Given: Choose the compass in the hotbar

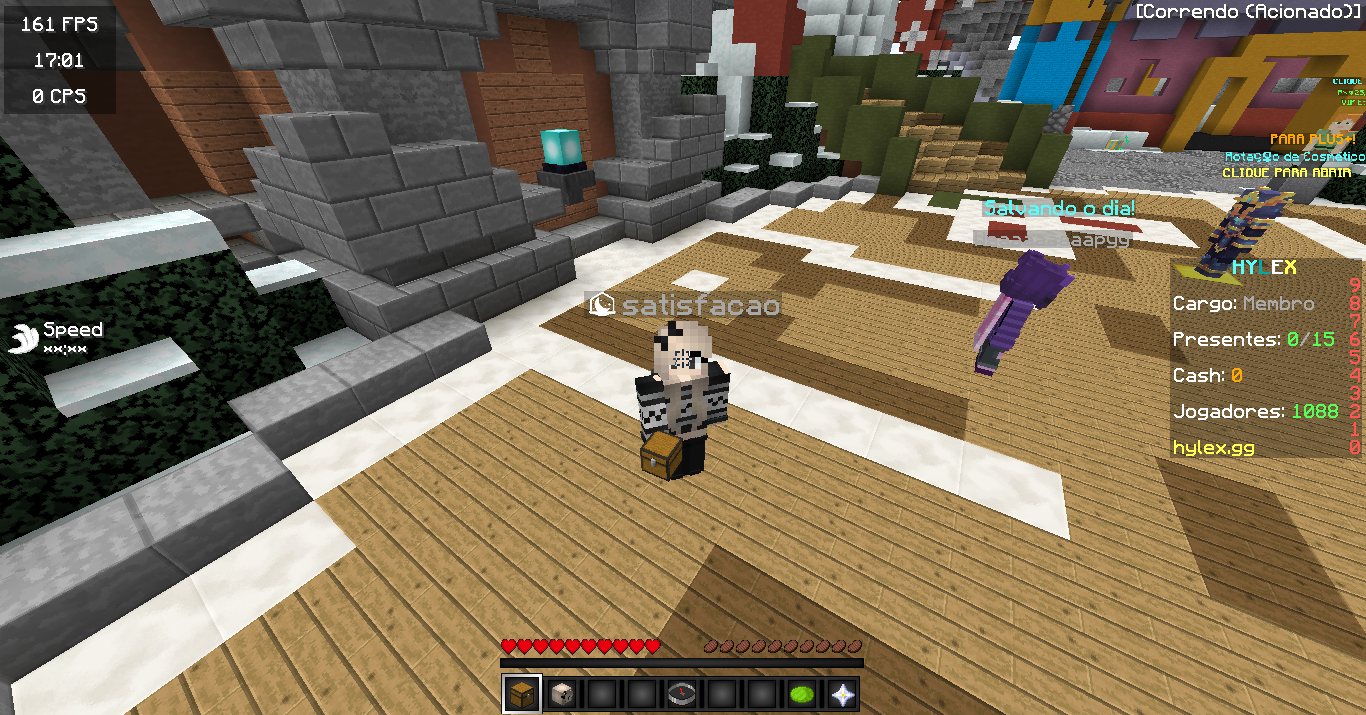Looking at the screenshot, I should [x=681, y=694].
